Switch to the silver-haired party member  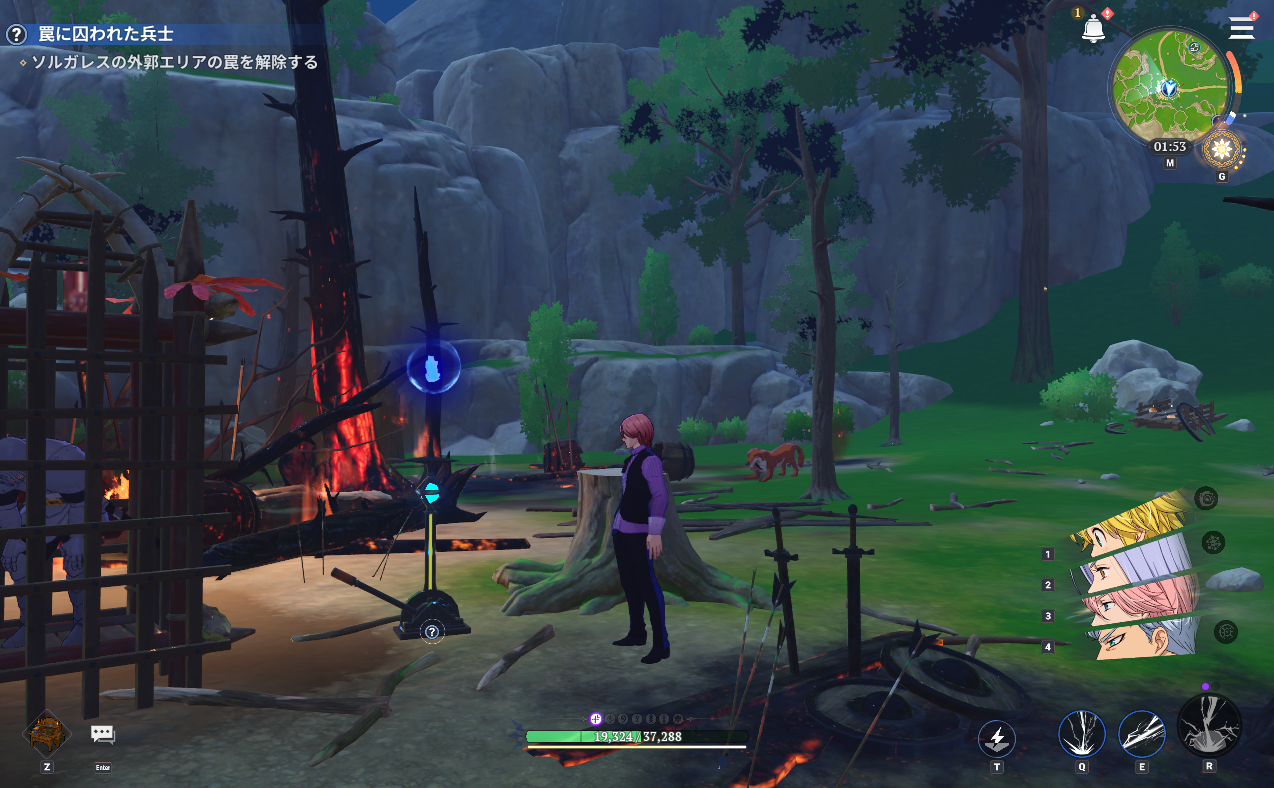1140,635
